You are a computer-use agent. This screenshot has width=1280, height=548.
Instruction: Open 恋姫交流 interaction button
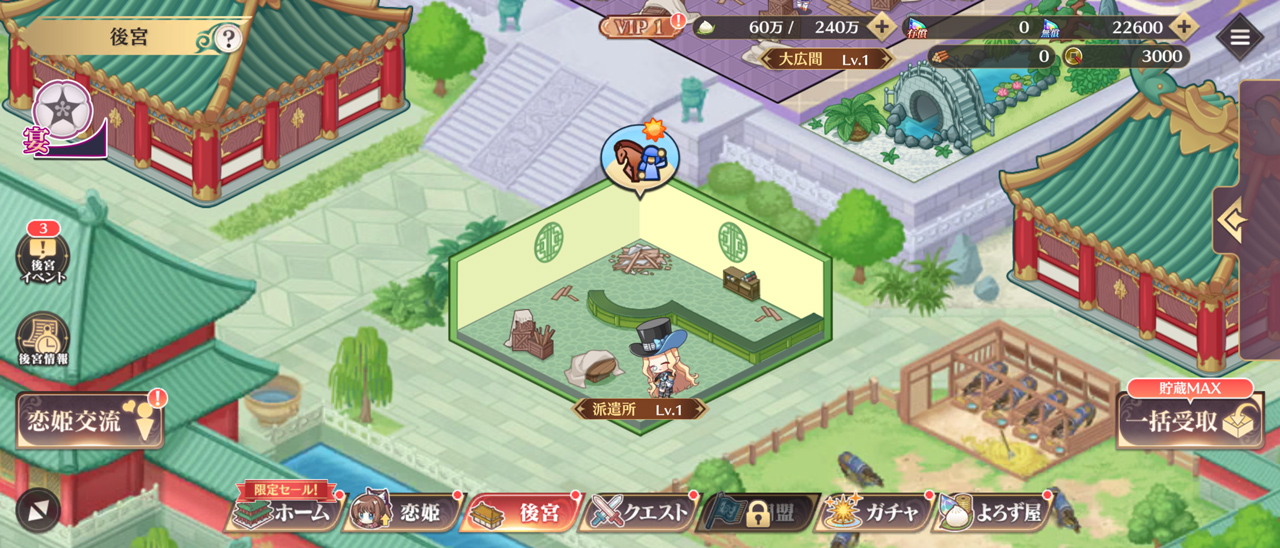[x=89, y=421]
